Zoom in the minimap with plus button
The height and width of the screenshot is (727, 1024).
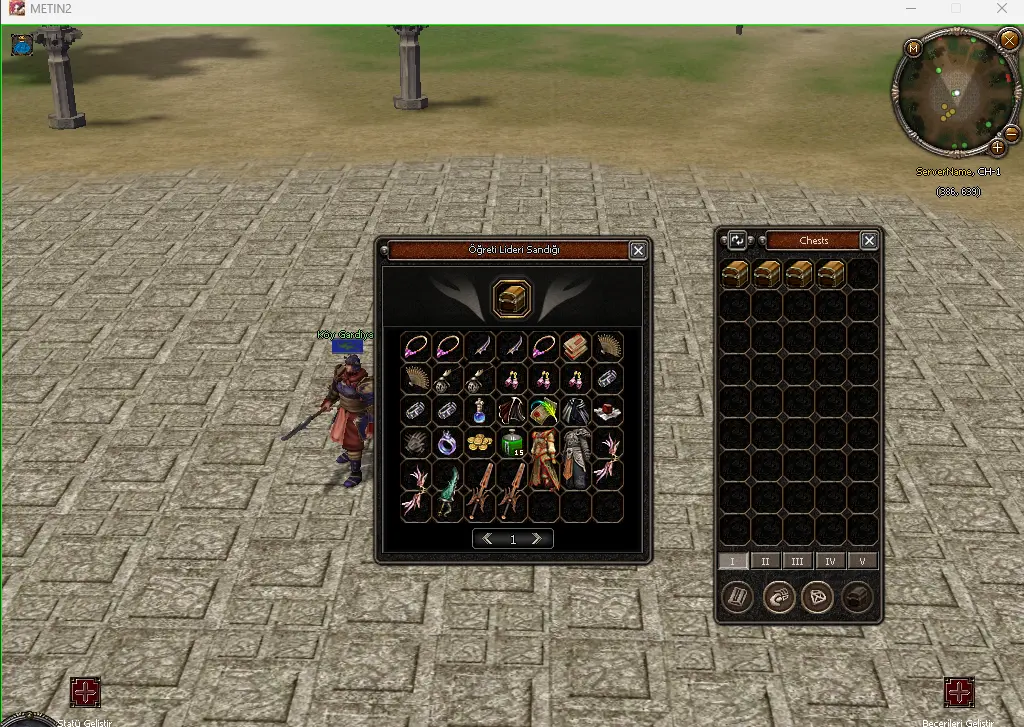[997, 147]
